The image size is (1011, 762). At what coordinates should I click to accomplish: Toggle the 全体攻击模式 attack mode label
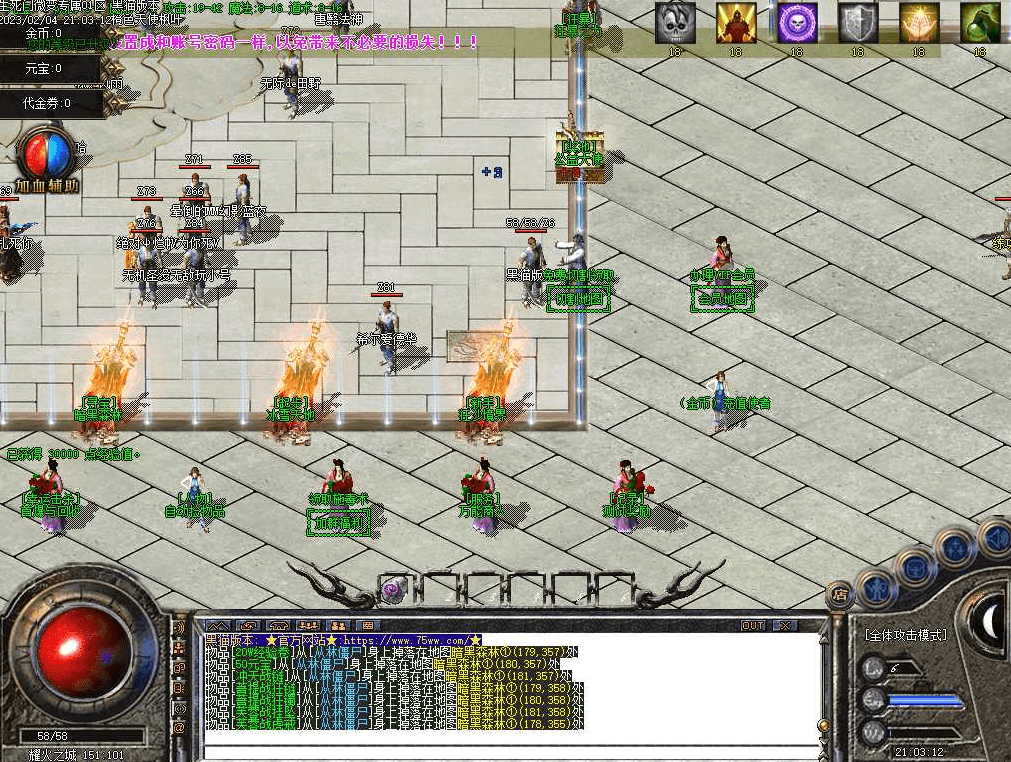click(905, 635)
